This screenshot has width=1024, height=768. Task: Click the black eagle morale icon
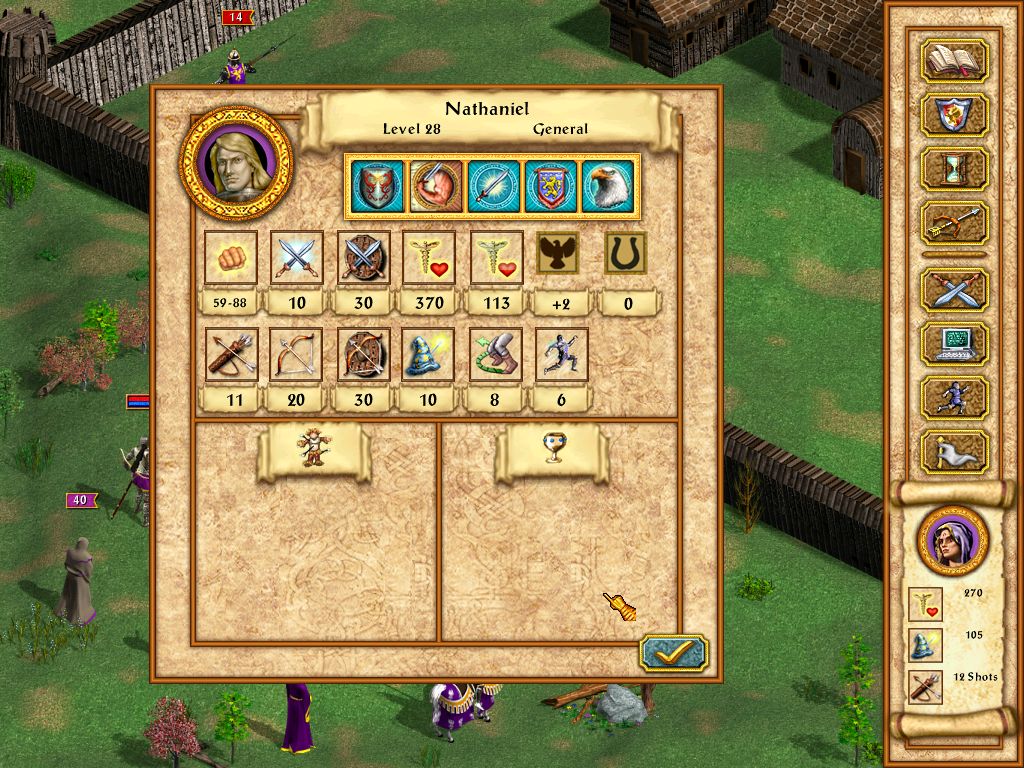(560, 254)
